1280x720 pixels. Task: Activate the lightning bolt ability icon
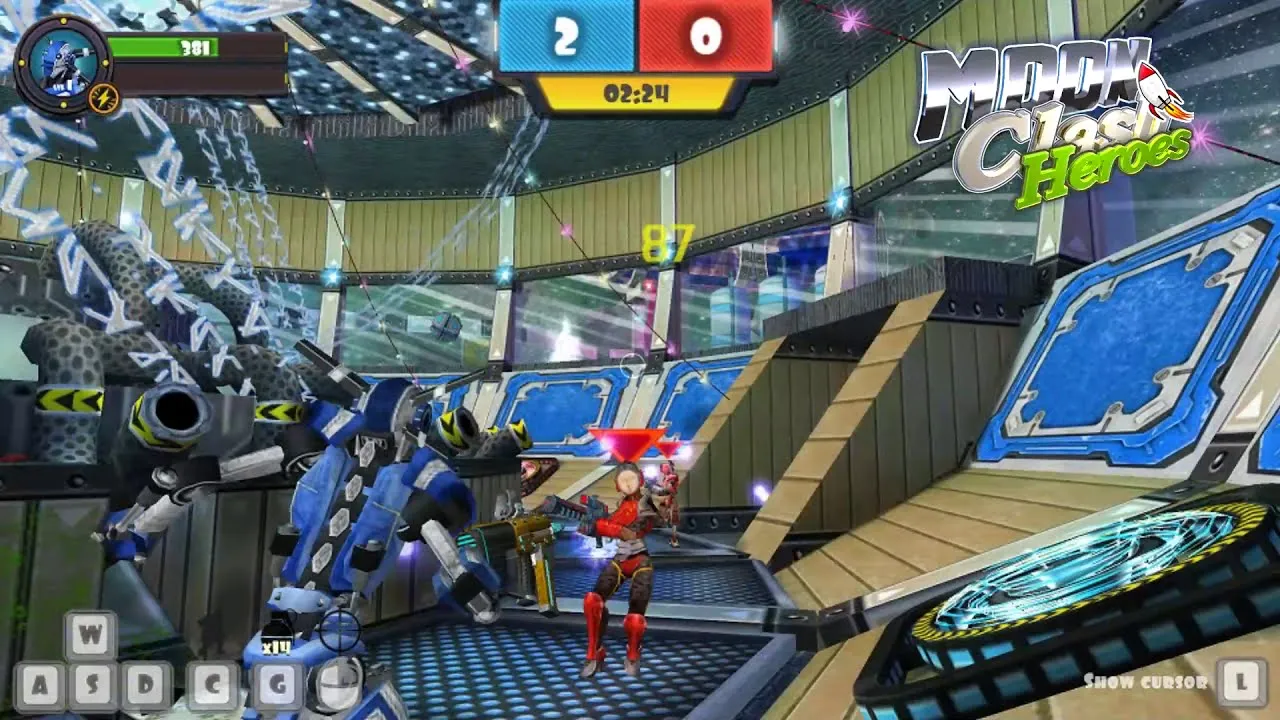click(x=104, y=98)
